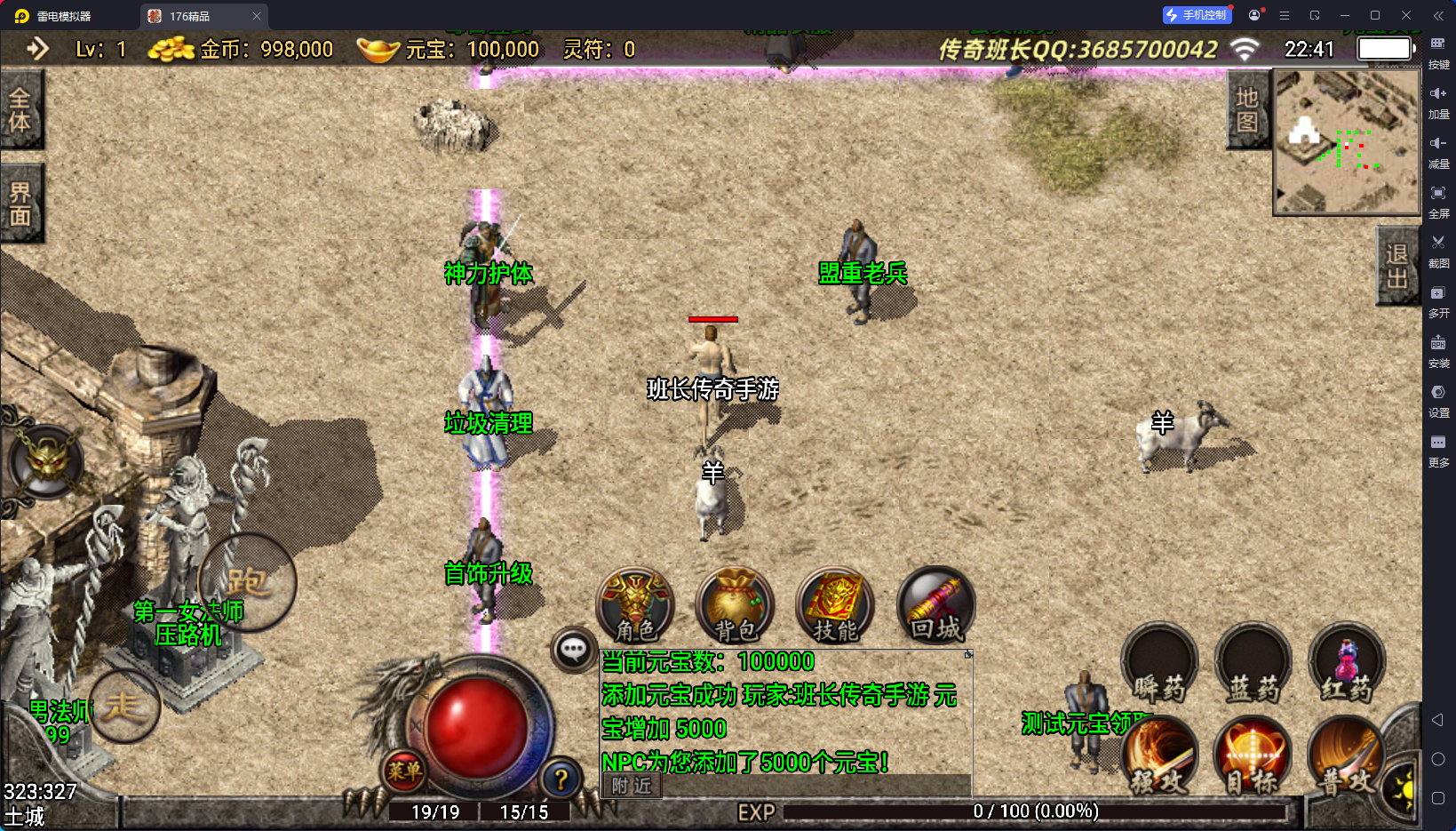This screenshot has height=831, width=1456.
Task: Switch to 跑 run mode
Action: (247, 583)
